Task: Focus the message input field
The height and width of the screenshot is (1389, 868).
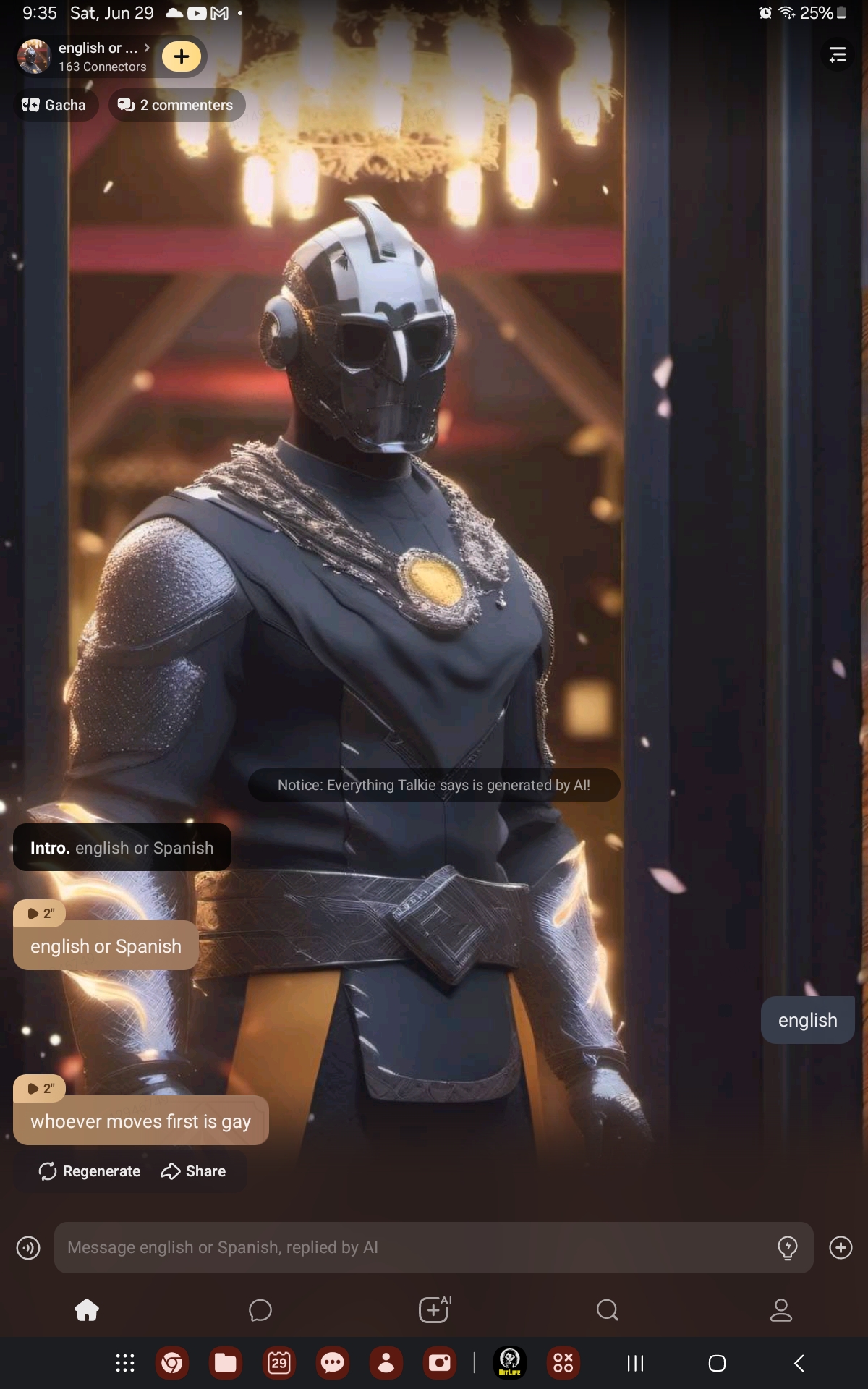Action: (x=412, y=1247)
